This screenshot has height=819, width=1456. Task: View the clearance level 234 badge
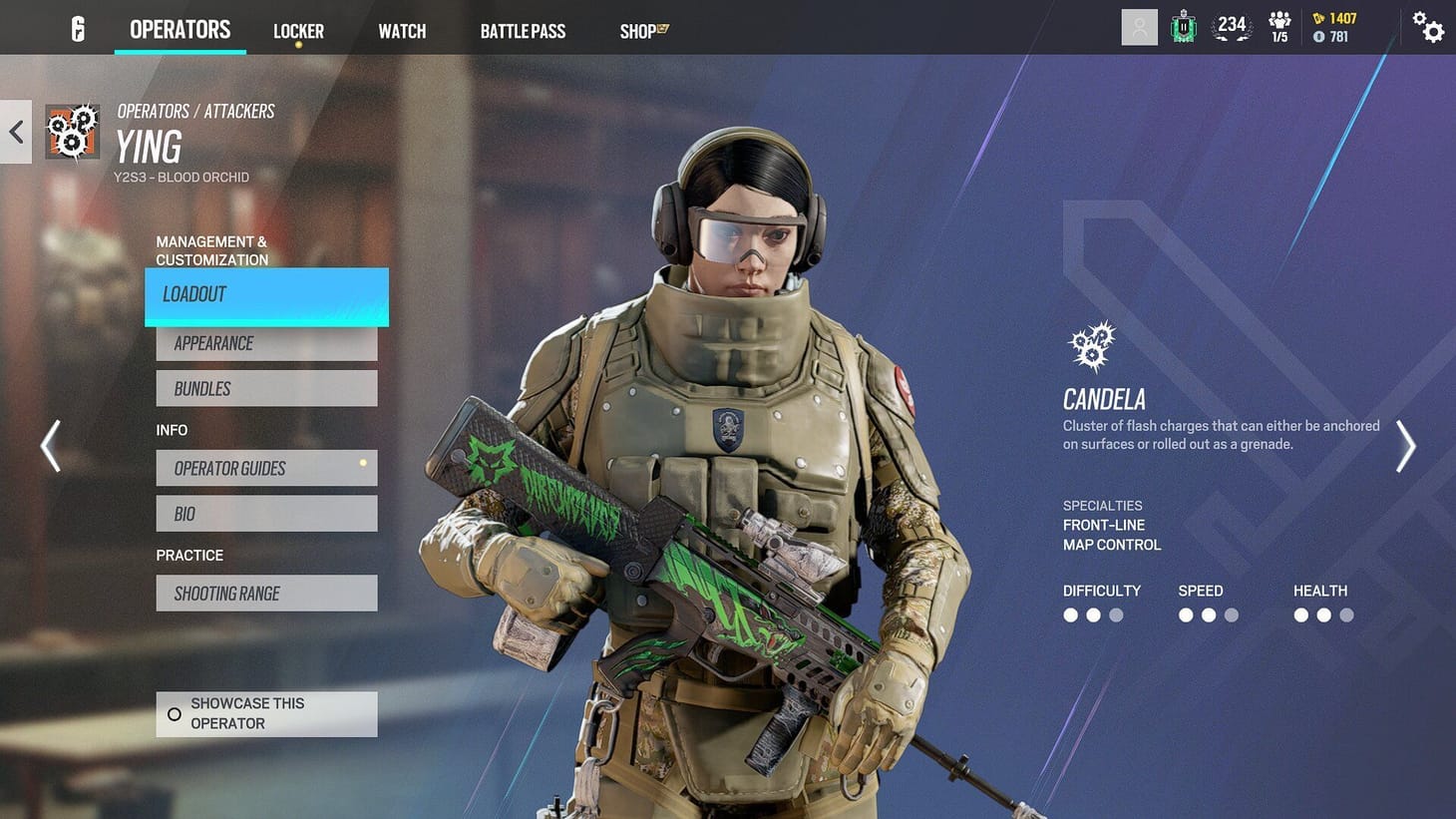[x=1232, y=27]
